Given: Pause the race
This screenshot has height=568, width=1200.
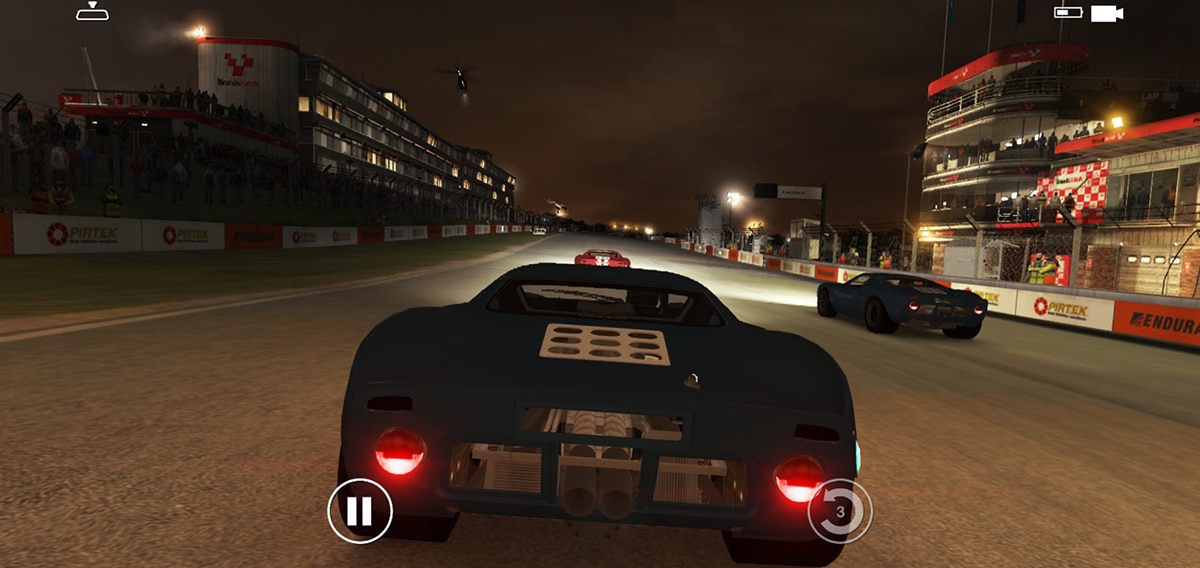Looking at the screenshot, I should pos(360,511).
